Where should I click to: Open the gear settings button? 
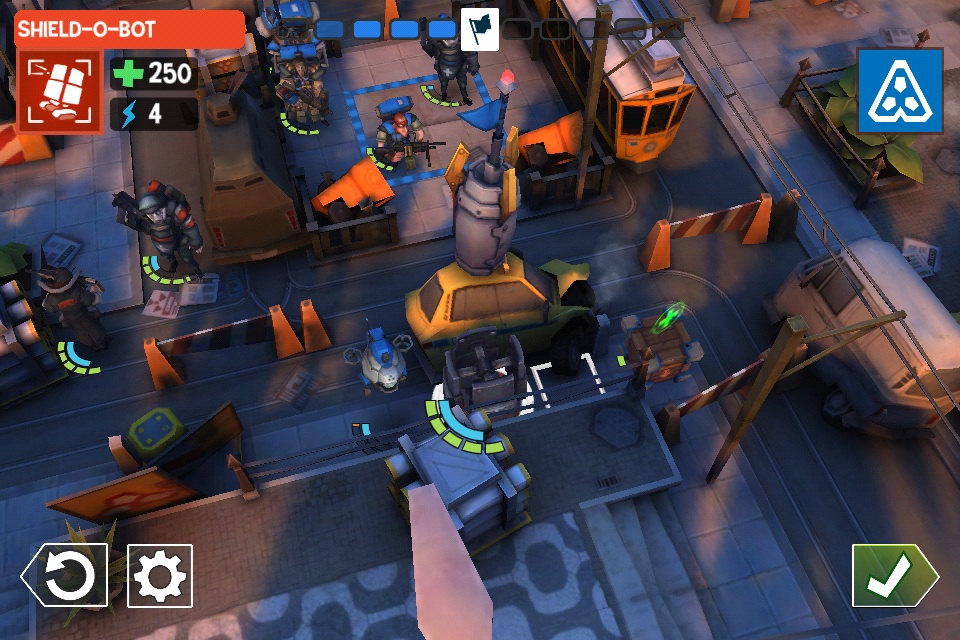point(160,576)
